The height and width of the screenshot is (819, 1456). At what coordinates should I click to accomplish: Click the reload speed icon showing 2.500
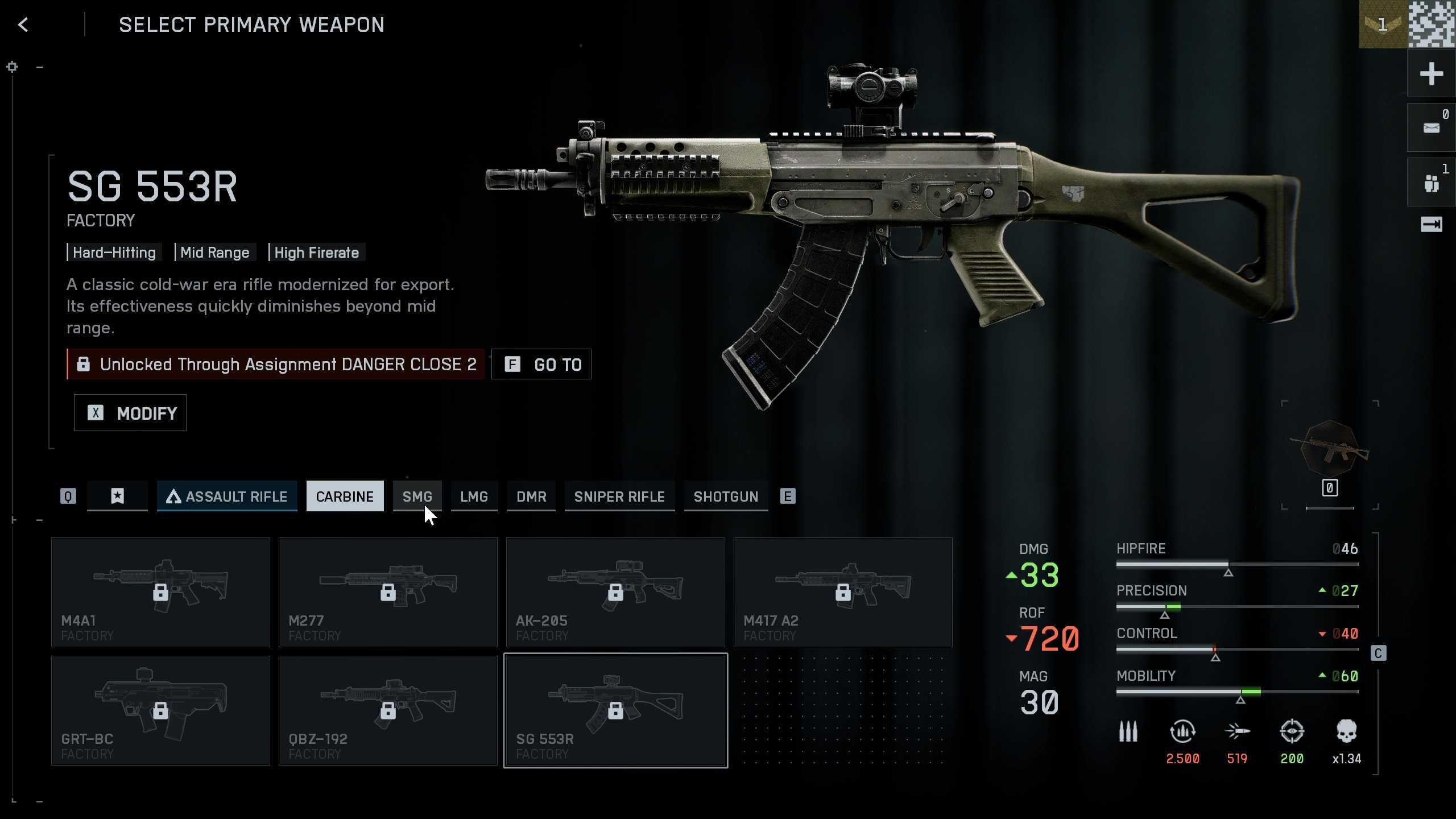point(1183,734)
